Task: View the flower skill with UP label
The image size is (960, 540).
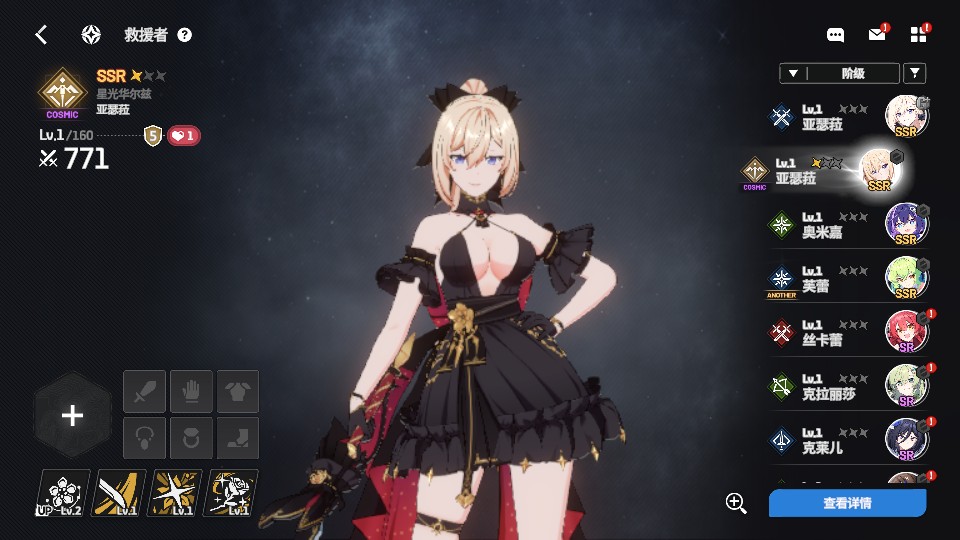Action: tap(63, 493)
